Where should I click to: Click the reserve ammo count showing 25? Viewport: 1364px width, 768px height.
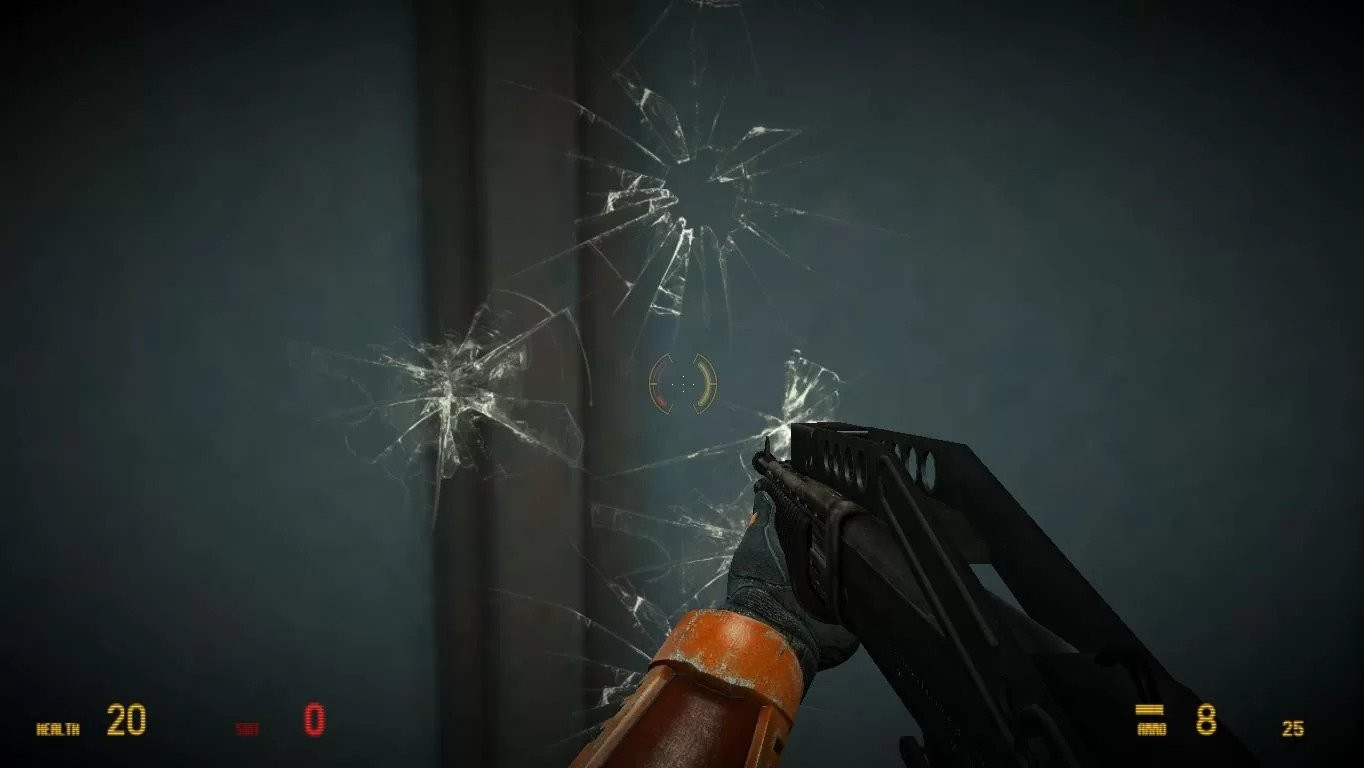click(1292, 727)
